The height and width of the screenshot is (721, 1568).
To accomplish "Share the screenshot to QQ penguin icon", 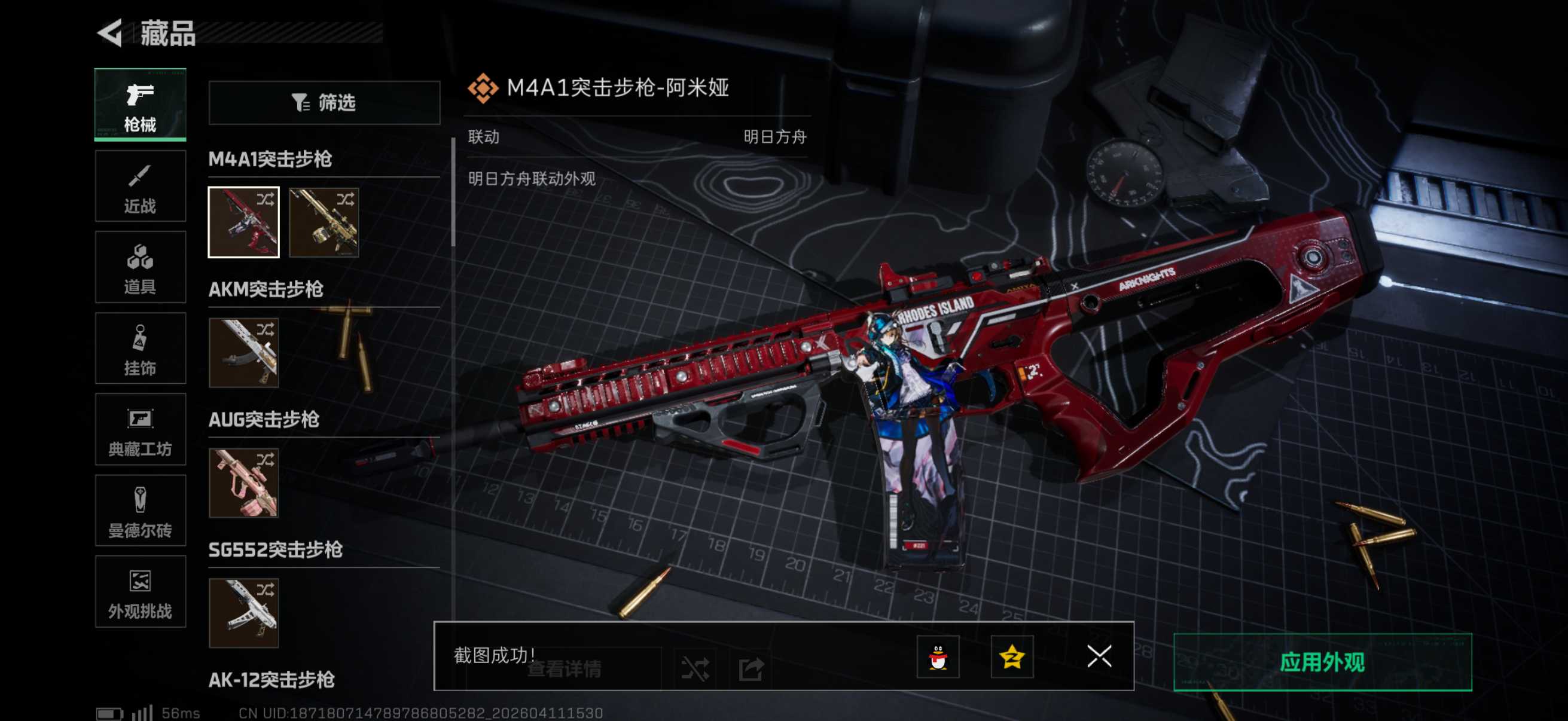I will click(938, 657).
